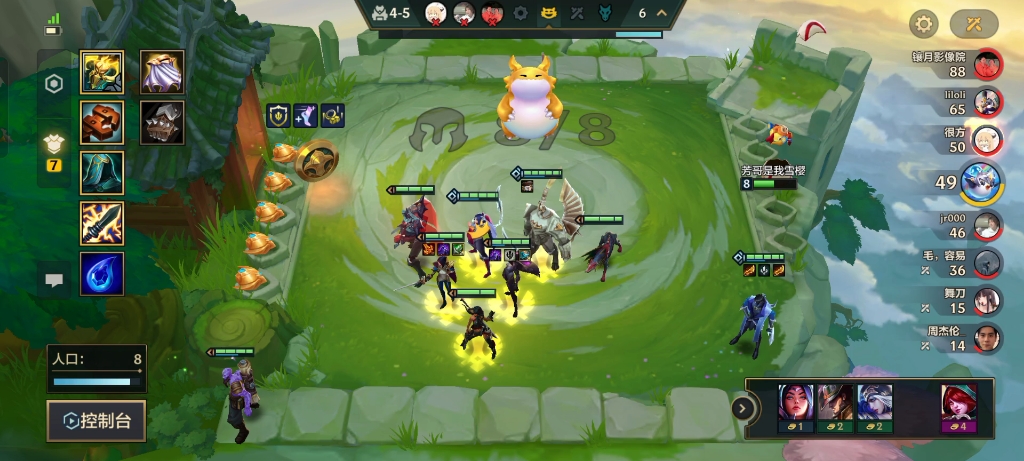The height and width of the screenshot is (461, 1024).
Task: Open the hexagon icon panel
Action: (54, 85)
